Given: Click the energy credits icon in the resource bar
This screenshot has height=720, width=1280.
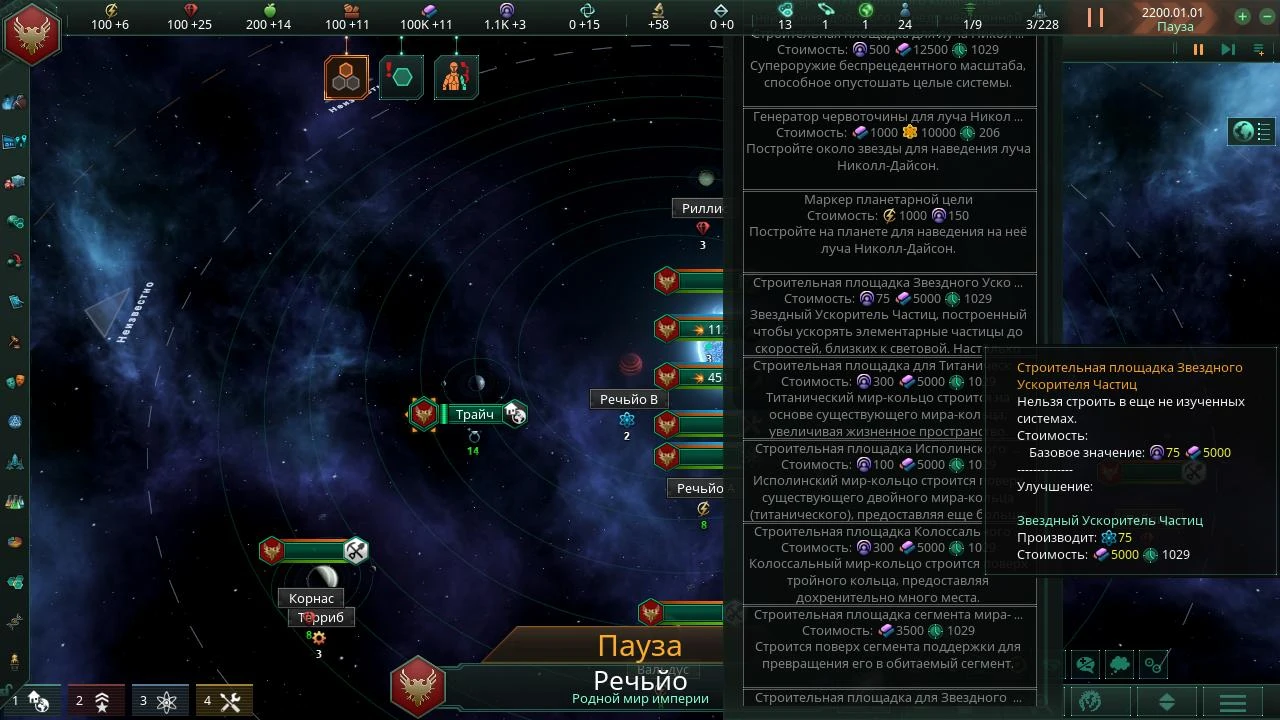Looking at the screenshot, I should point(112,10).
